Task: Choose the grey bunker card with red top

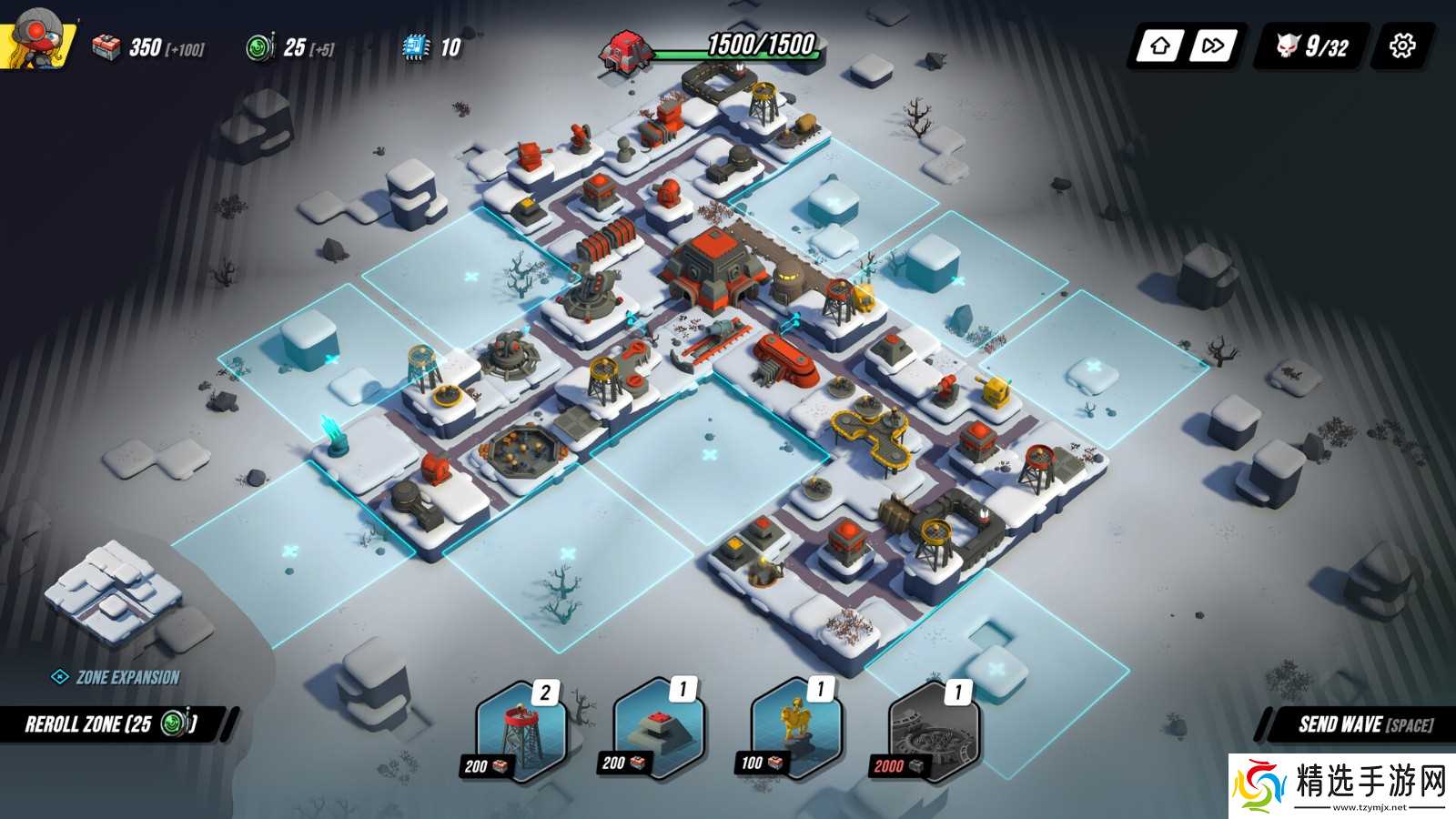Action: 658,730
